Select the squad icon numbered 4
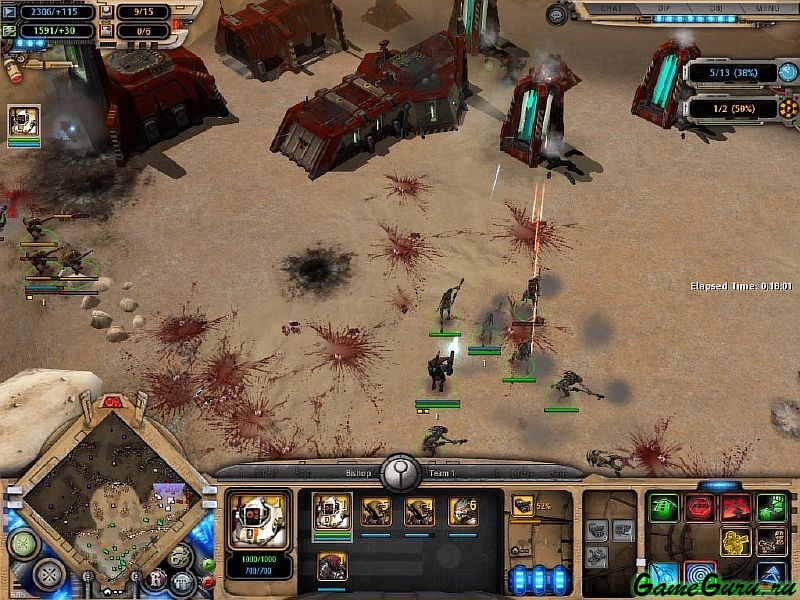Screen dimensions: 800x600 click(x=419, y=512)
